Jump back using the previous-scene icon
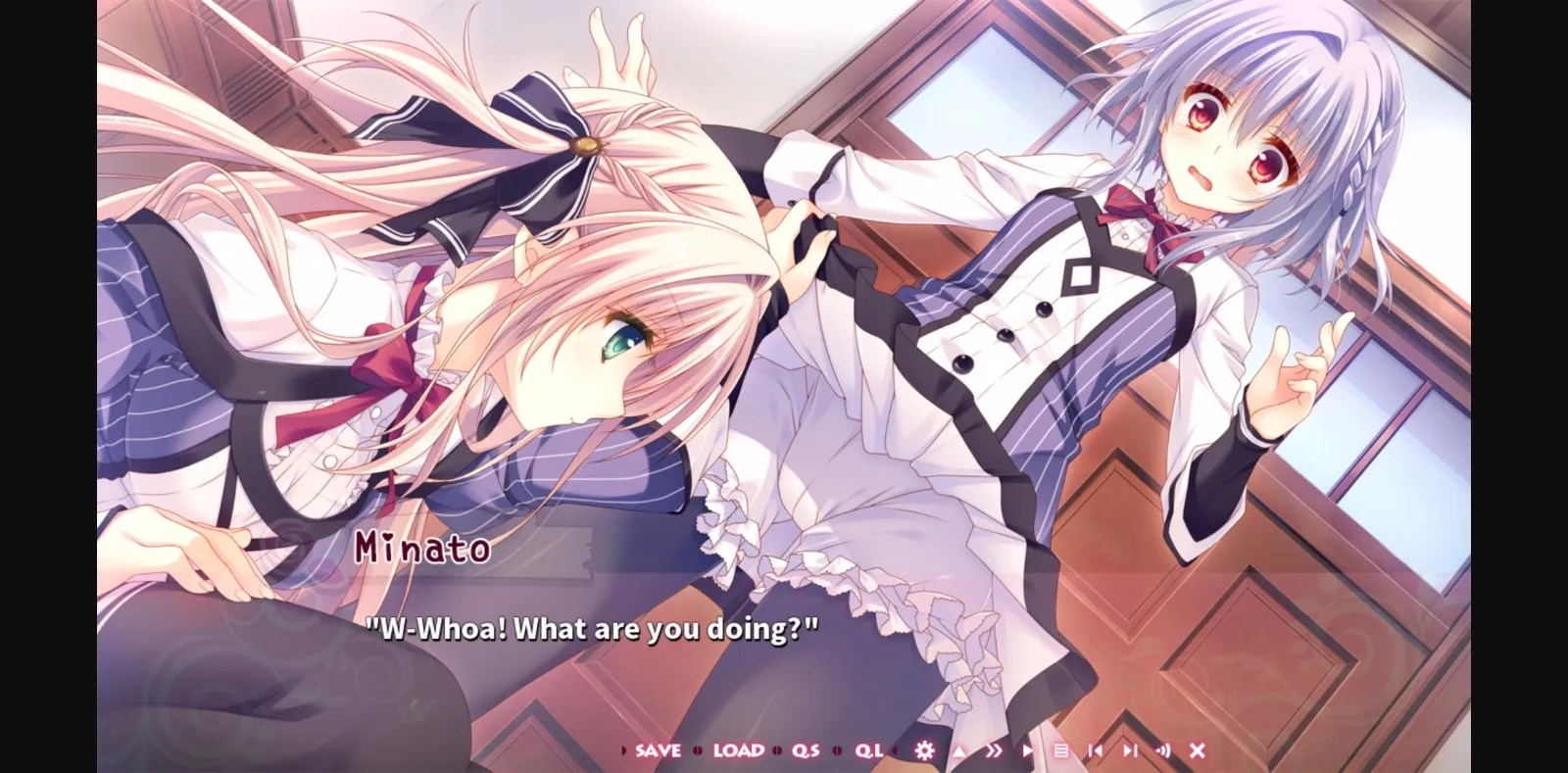The image size is (1568, 773). click(1096, 750)
